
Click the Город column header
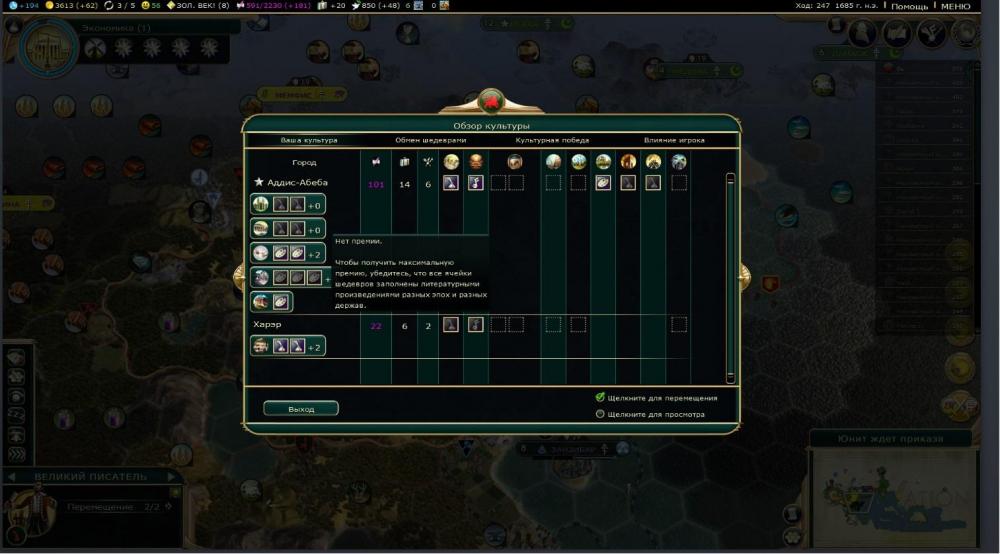coord(304,162)
